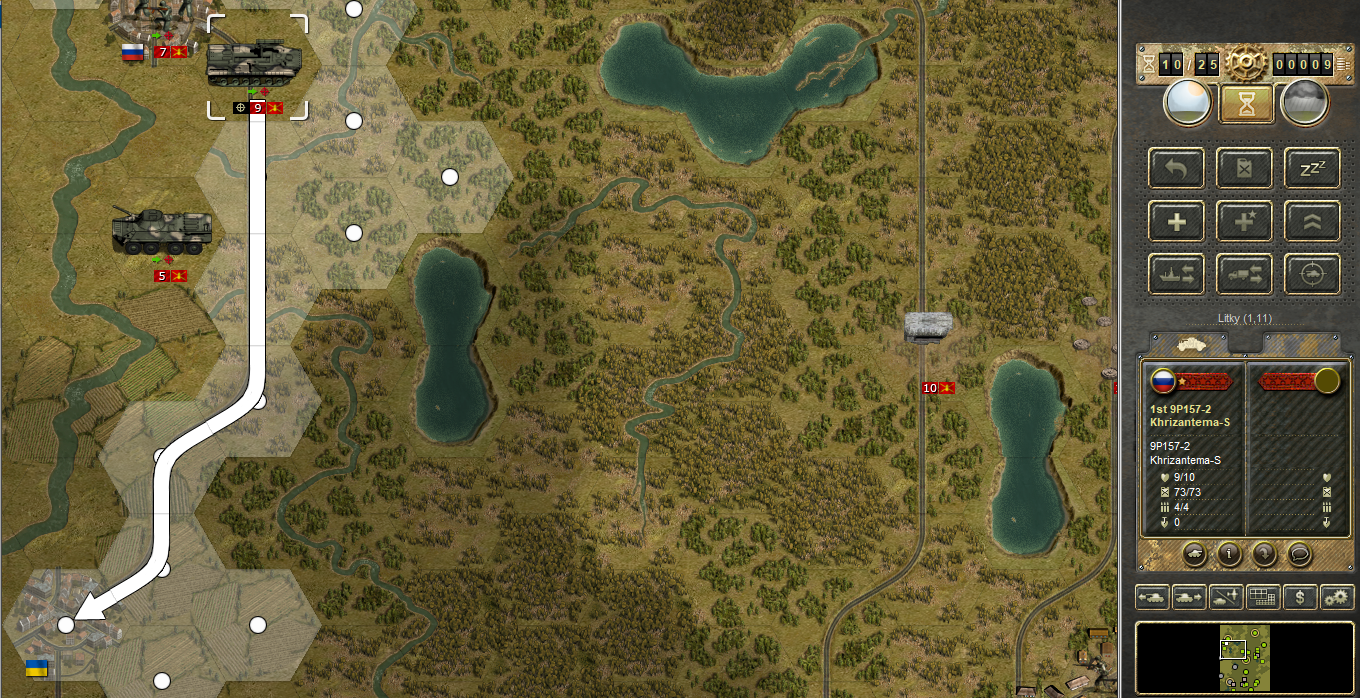Click the minimap to move the view

(x=1245, y=656)
